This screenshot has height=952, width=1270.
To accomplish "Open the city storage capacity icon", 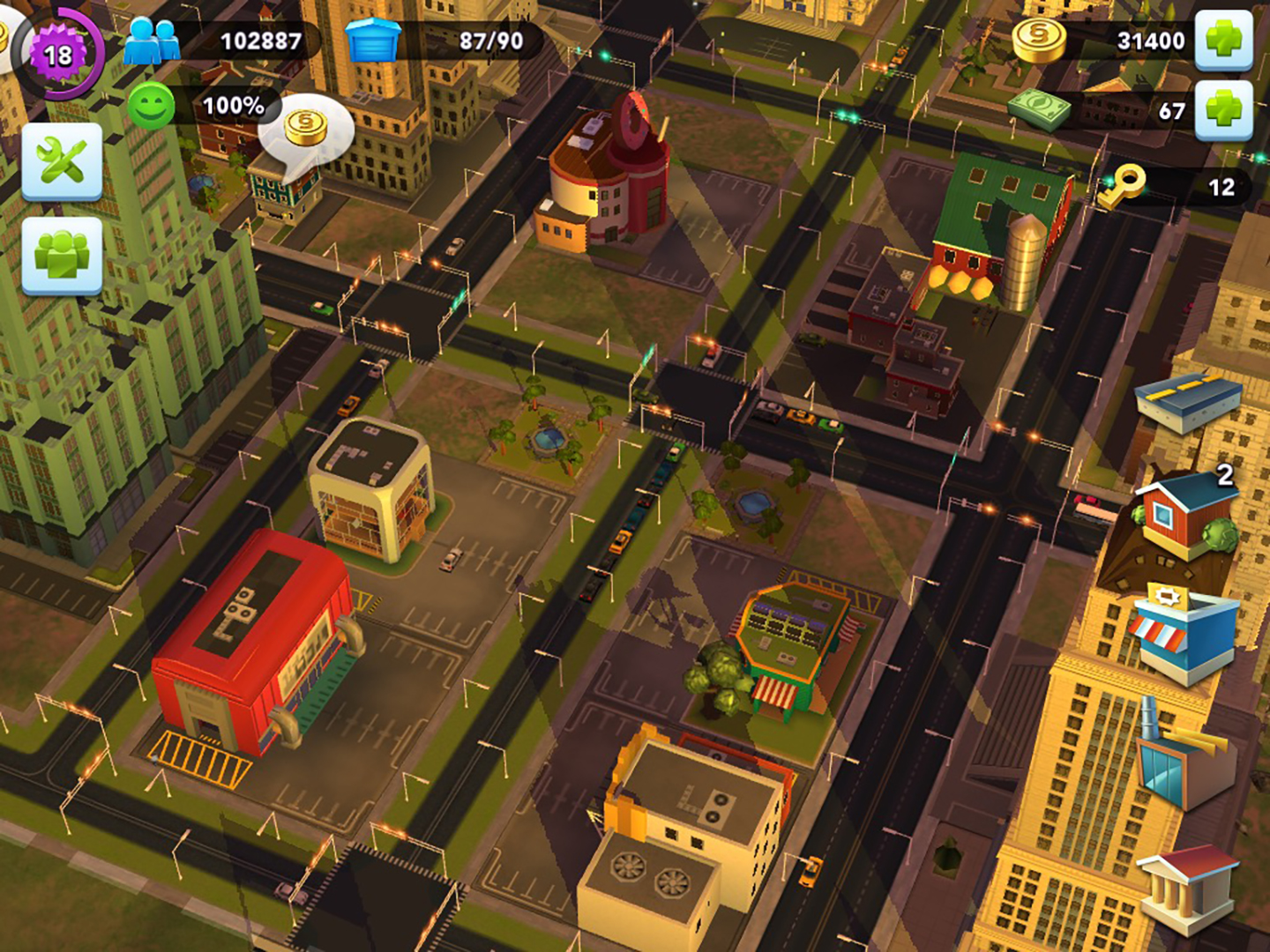I will coord(372,41).
